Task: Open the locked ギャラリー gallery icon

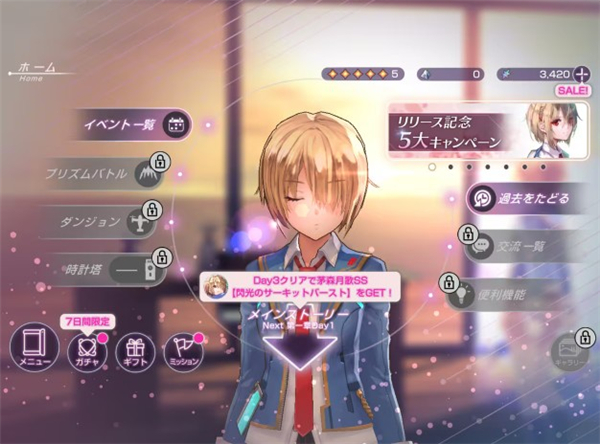Action: click(569, 351)
